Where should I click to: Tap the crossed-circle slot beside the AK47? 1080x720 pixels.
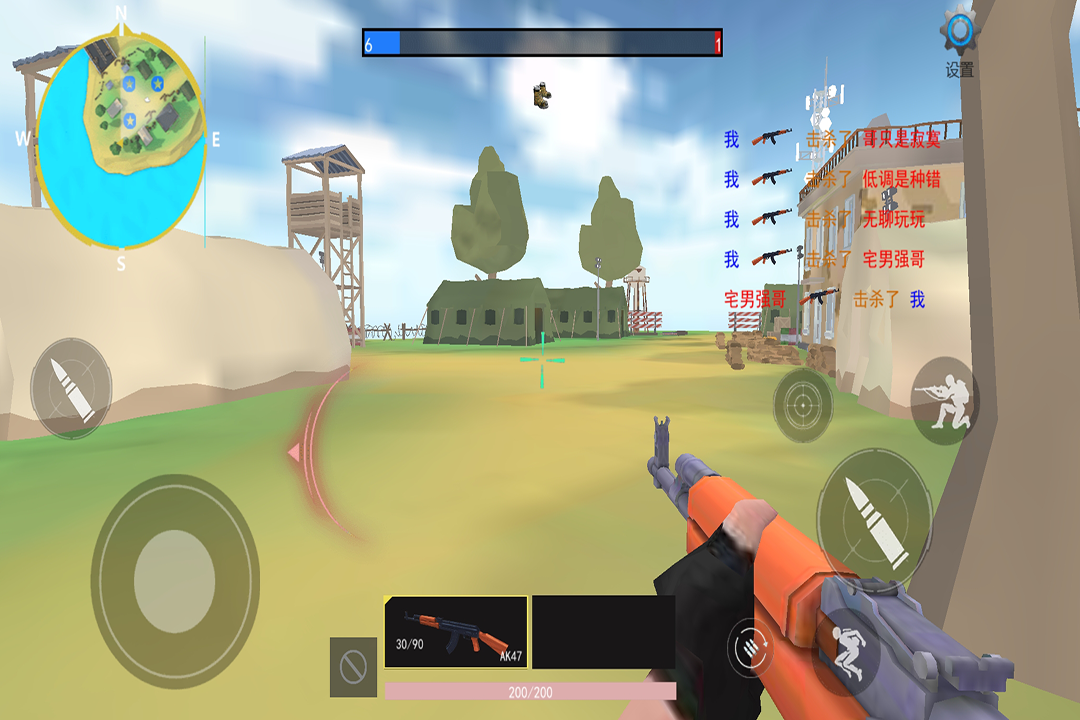click(x=353, y=667)
